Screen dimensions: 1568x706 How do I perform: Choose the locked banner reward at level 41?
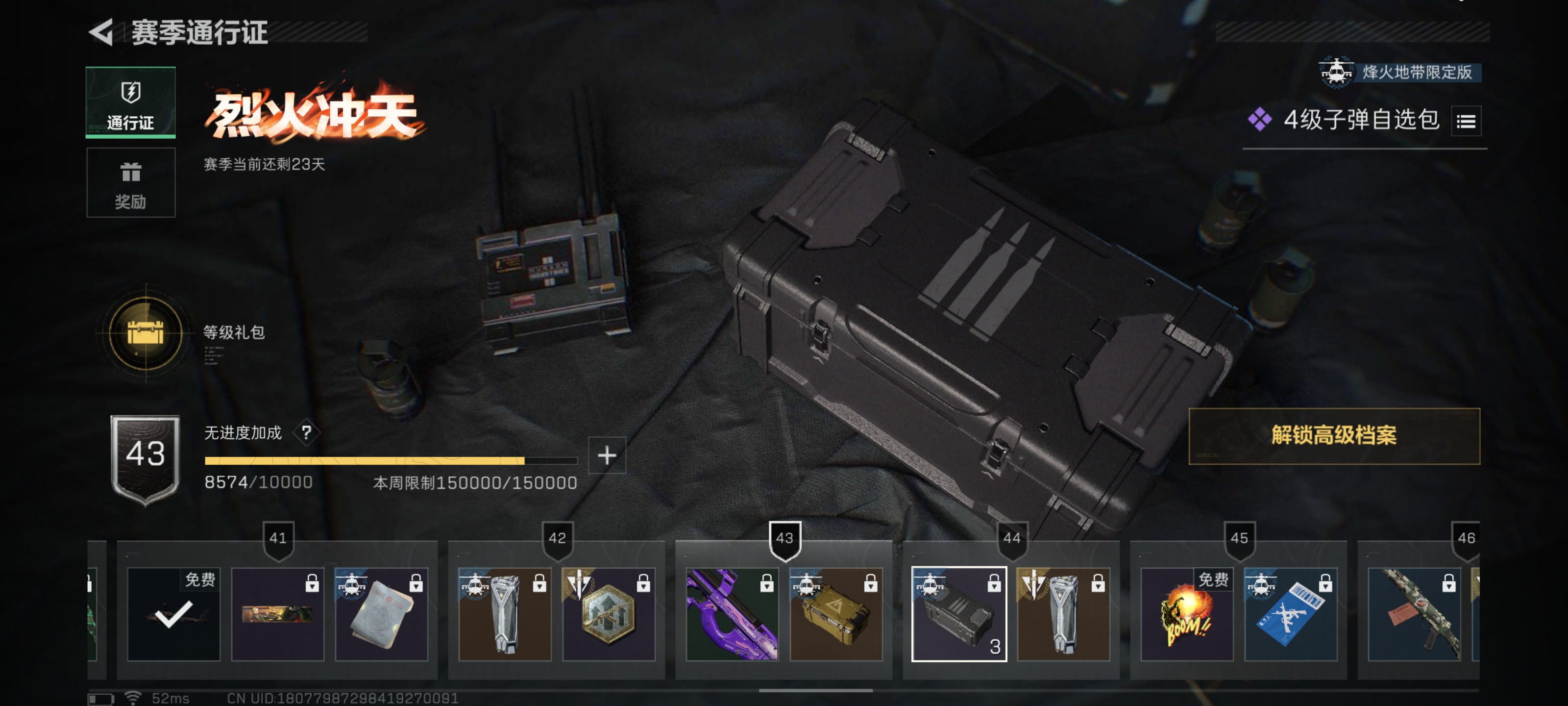tap(277, 613)
